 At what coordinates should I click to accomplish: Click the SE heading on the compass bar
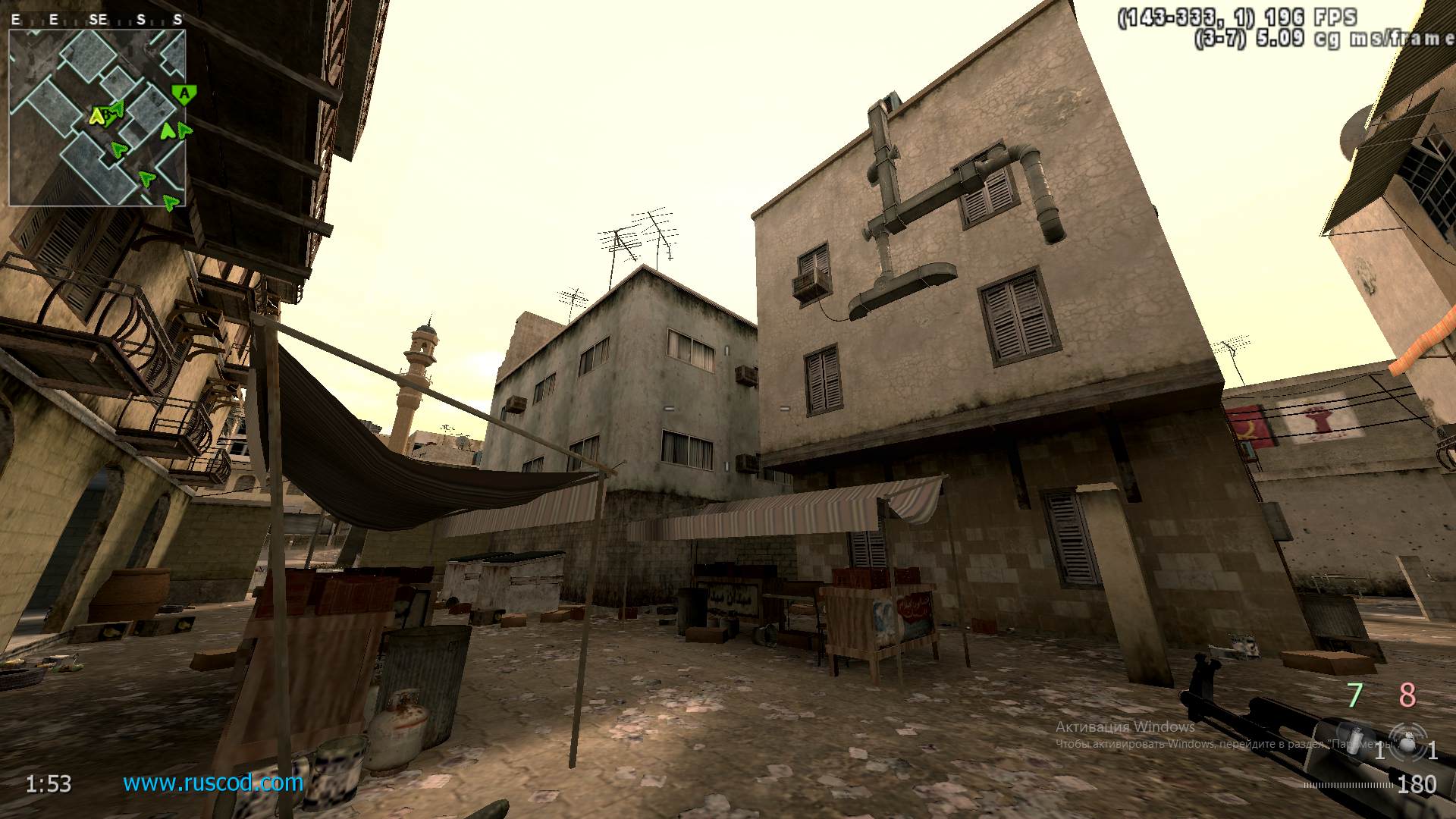pyautogui.click(x=97, y=18)
